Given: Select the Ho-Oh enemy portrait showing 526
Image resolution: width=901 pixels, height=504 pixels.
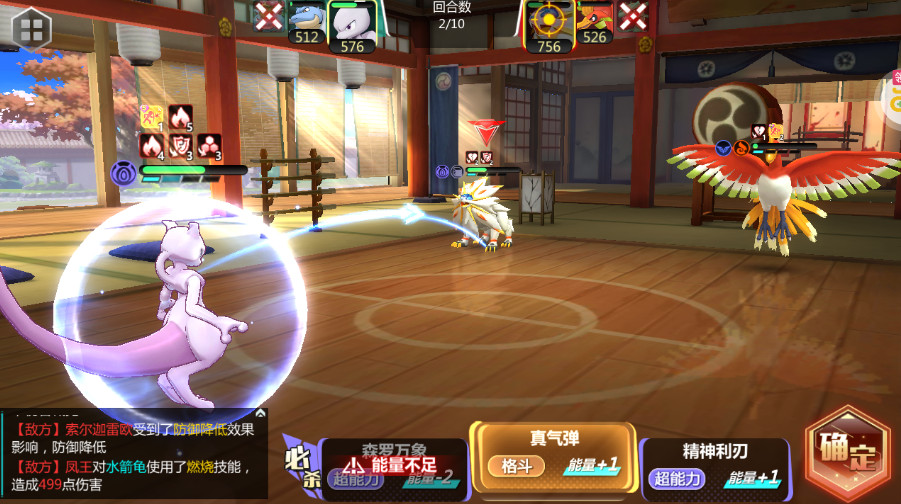Looking at the screenshot, I should pos(595,24).
